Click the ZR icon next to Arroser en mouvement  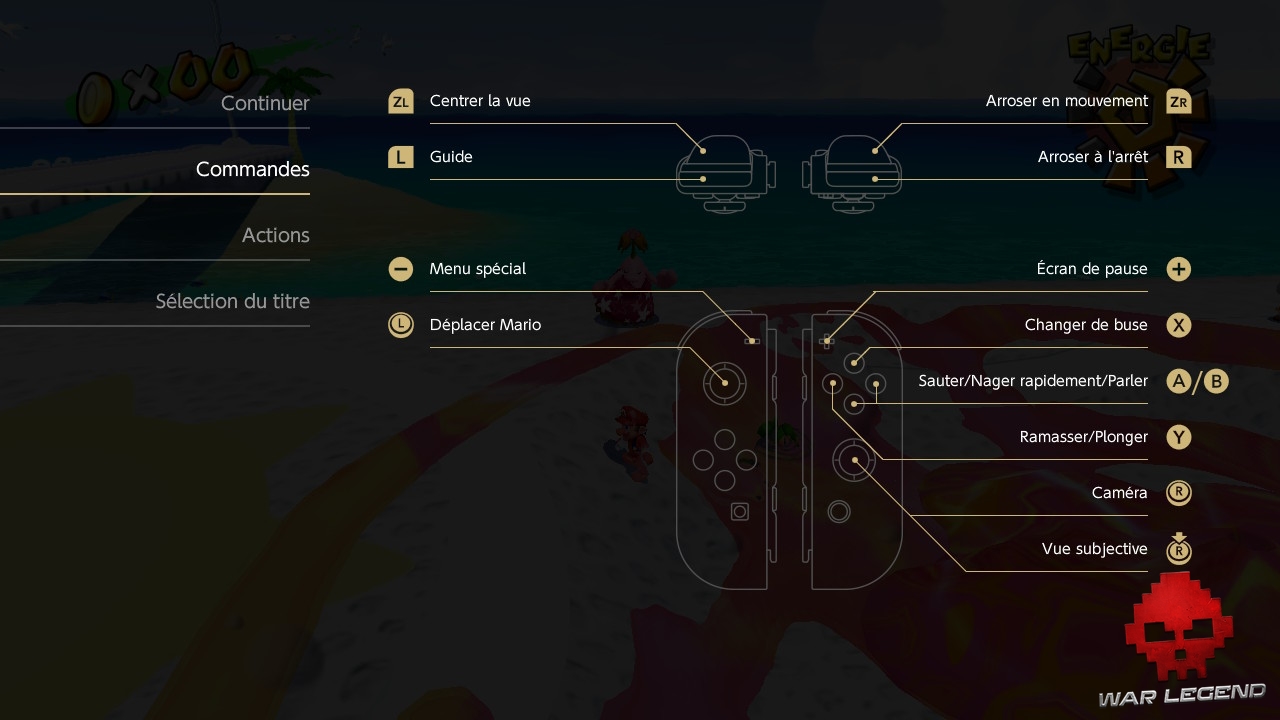1178,101
